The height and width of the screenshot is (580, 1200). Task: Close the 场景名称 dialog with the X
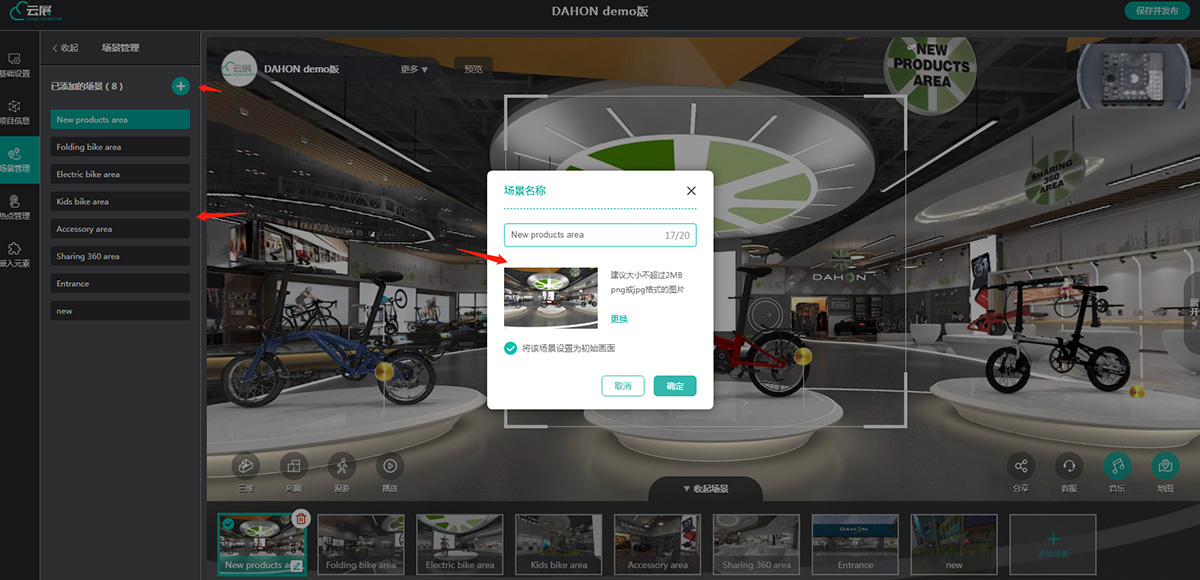click(x=691, y=190)
